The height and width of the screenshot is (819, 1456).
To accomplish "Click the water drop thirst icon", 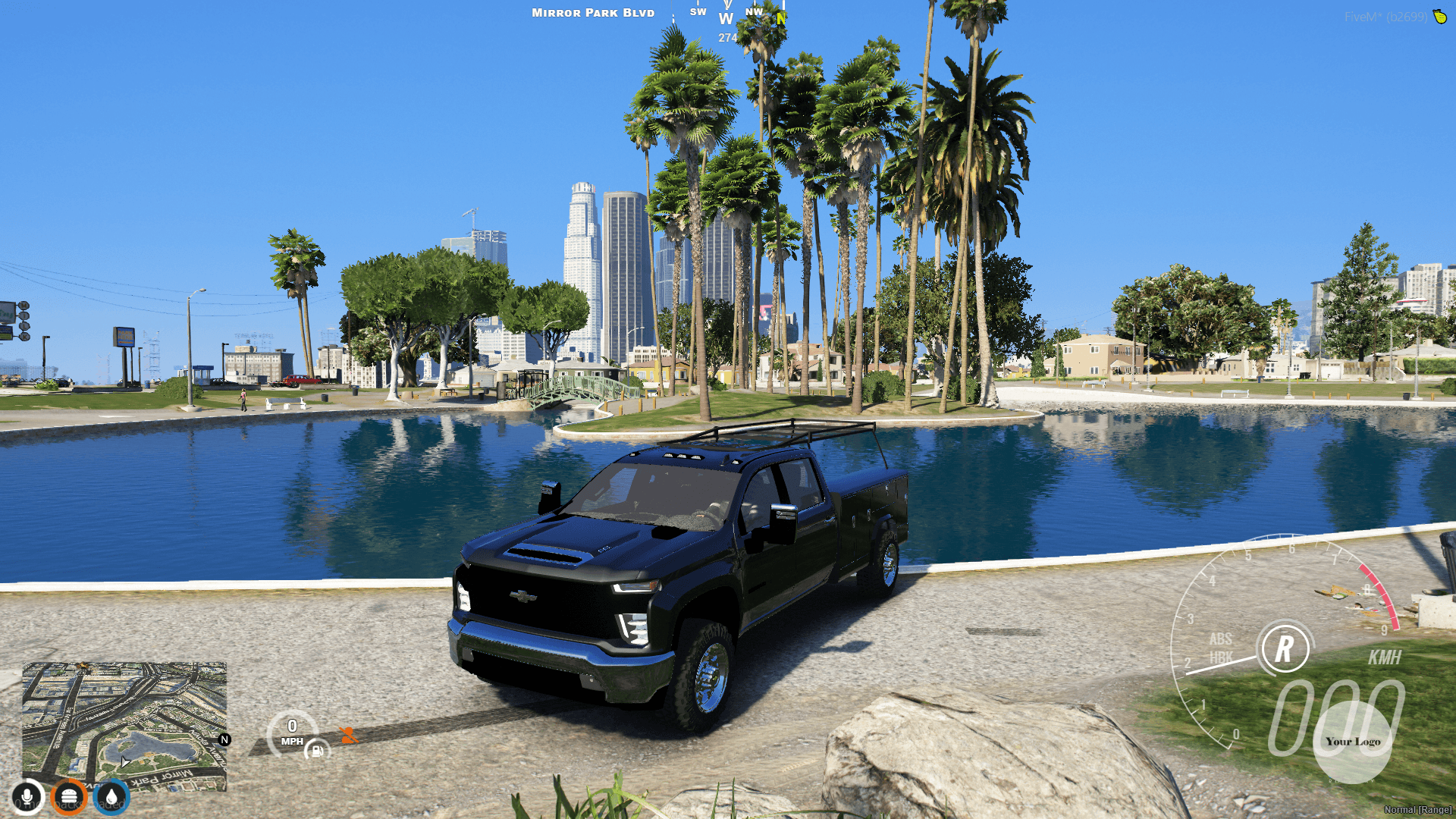I will coord(109,795).
